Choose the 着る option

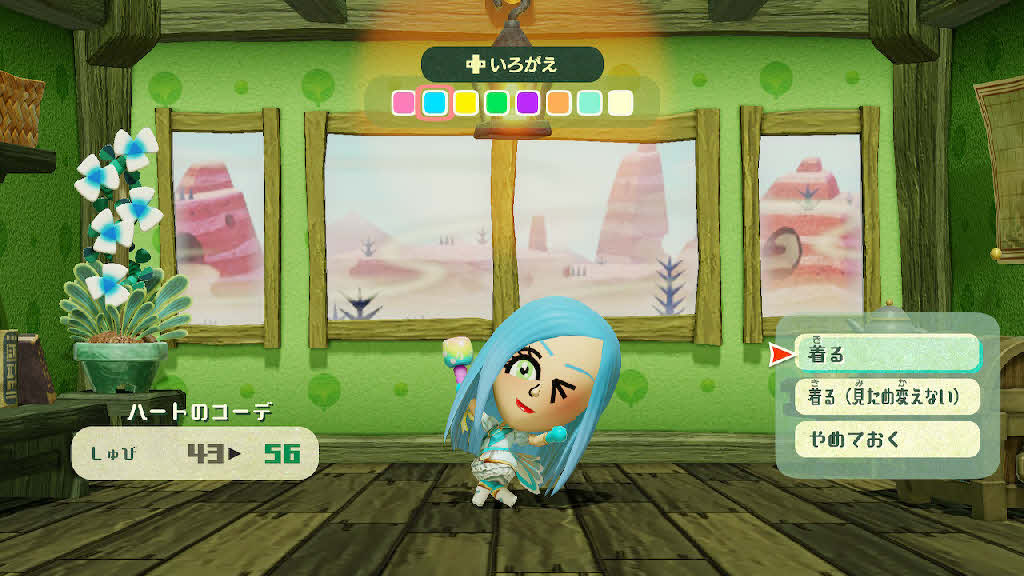coord(887,353)
